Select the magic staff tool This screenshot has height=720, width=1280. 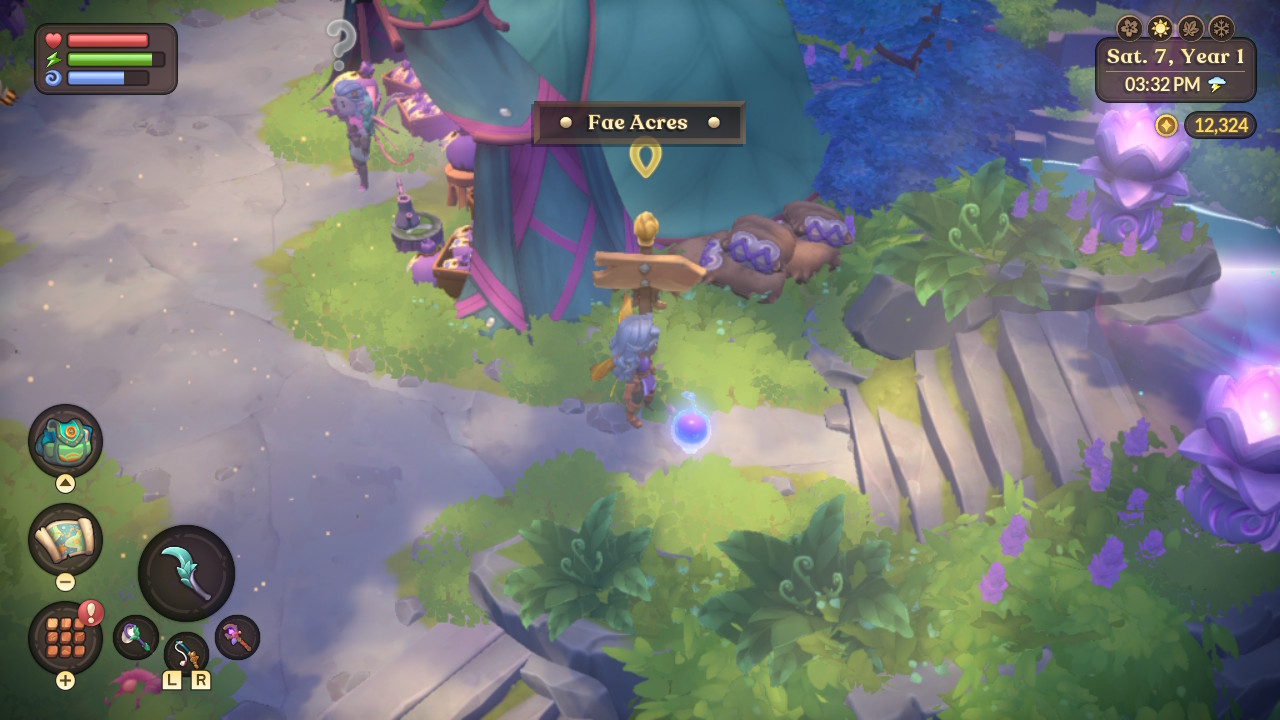(x=236, y=639)
